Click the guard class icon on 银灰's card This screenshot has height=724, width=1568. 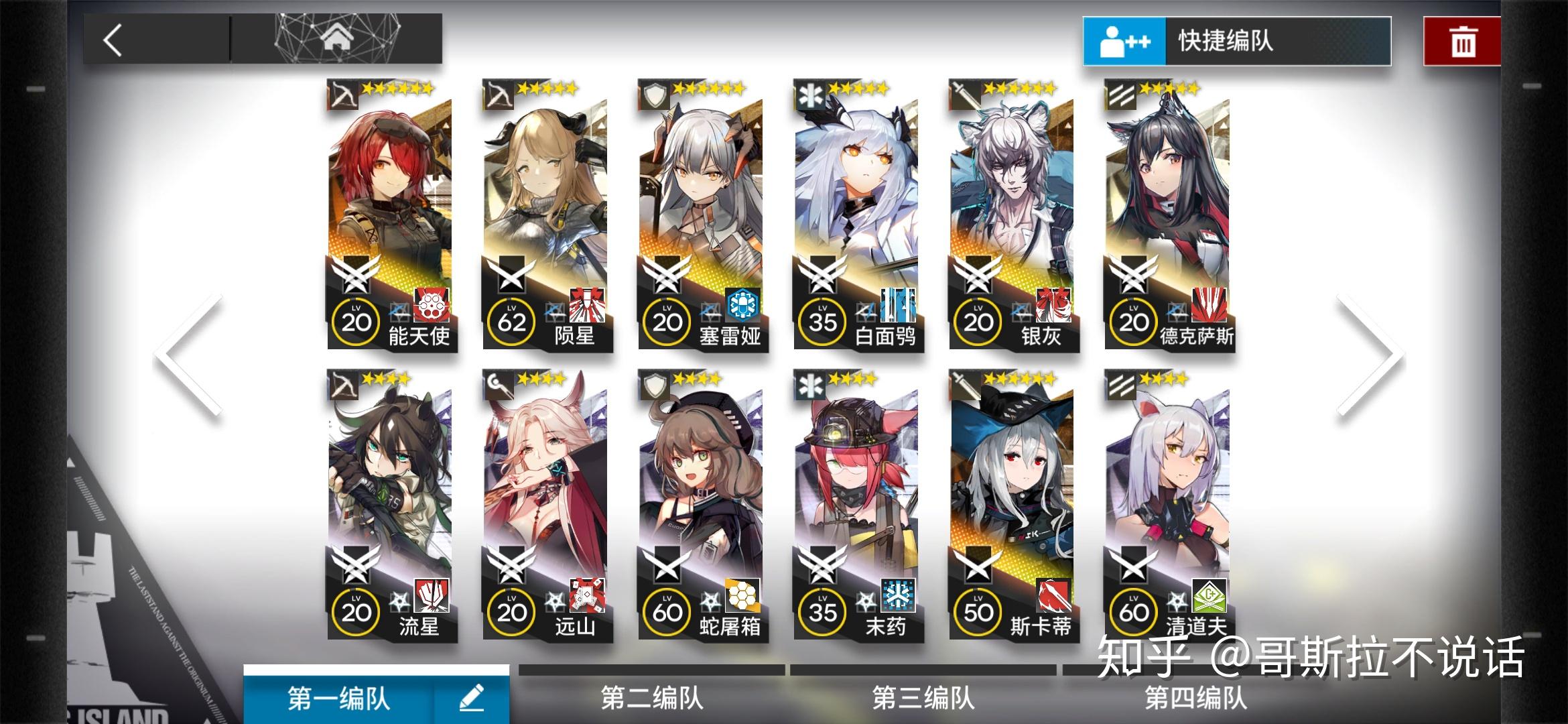[x=964, y=95]
